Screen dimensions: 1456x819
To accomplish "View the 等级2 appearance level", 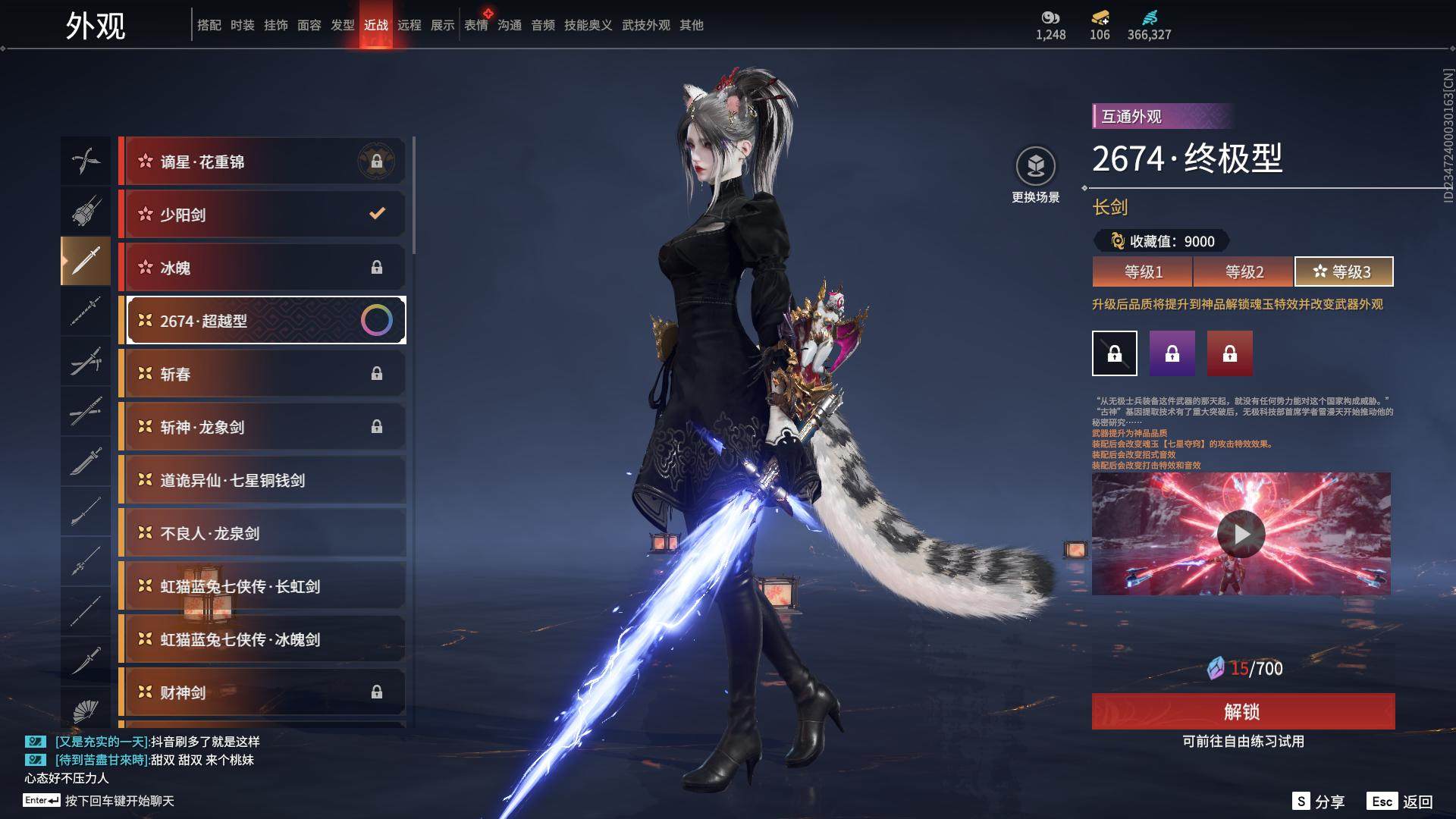I will [x=1244, y=271].
